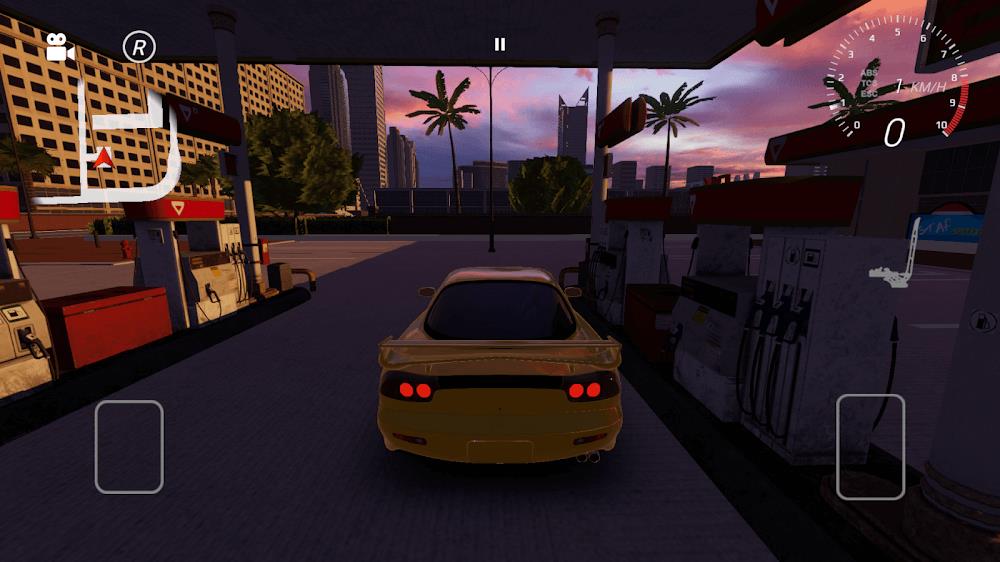Viewport: 1000px width, 562px height.
Task: Open the minimap showing the route
Action: click(107, 145)
